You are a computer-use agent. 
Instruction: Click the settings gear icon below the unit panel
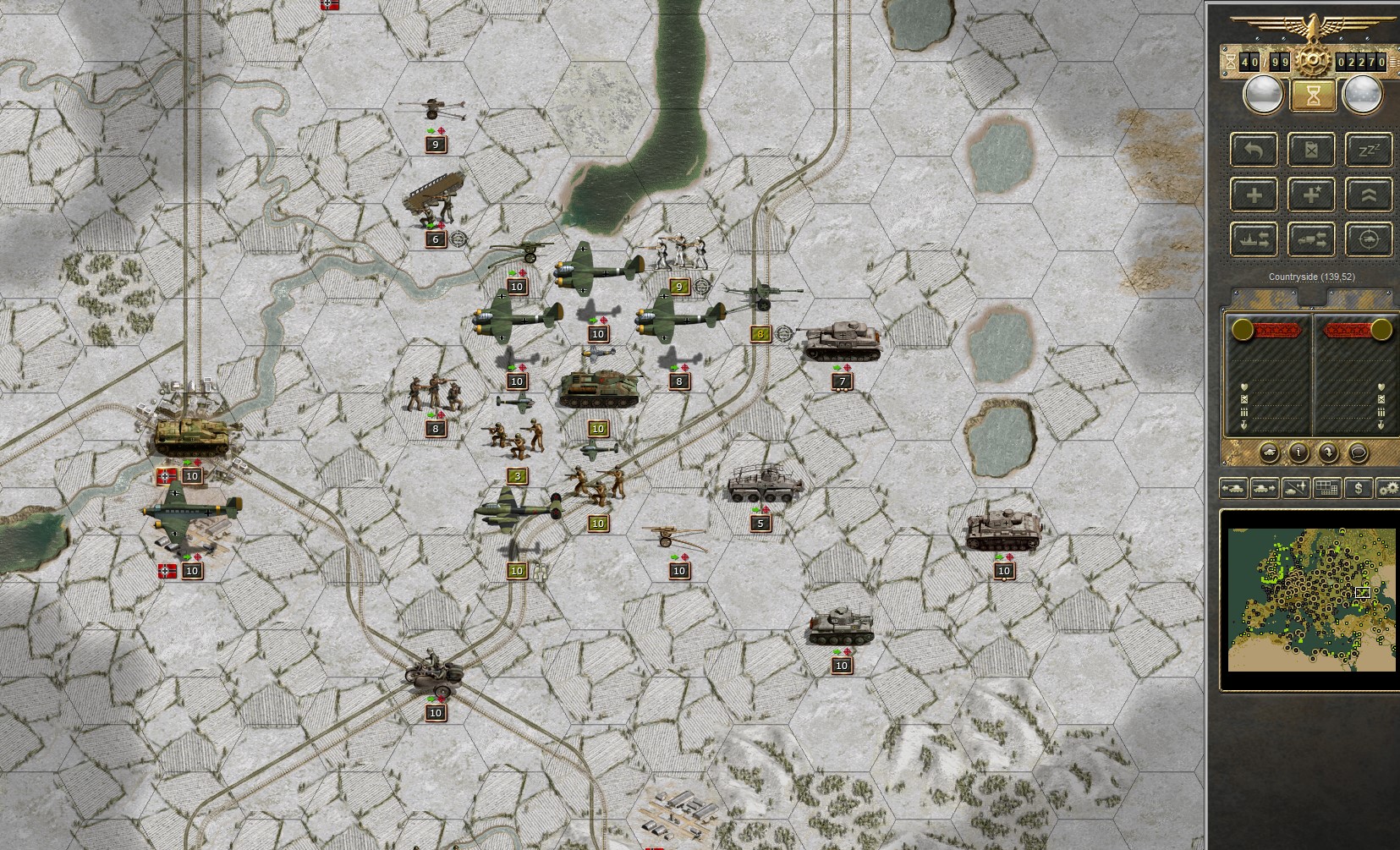(x=1388, y=488)
